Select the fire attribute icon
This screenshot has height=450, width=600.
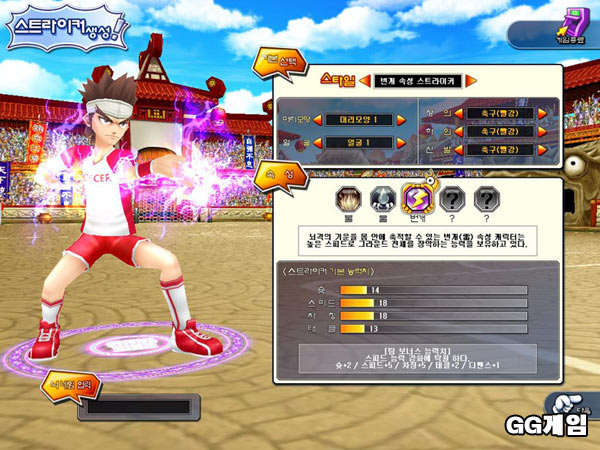(347, 197)
